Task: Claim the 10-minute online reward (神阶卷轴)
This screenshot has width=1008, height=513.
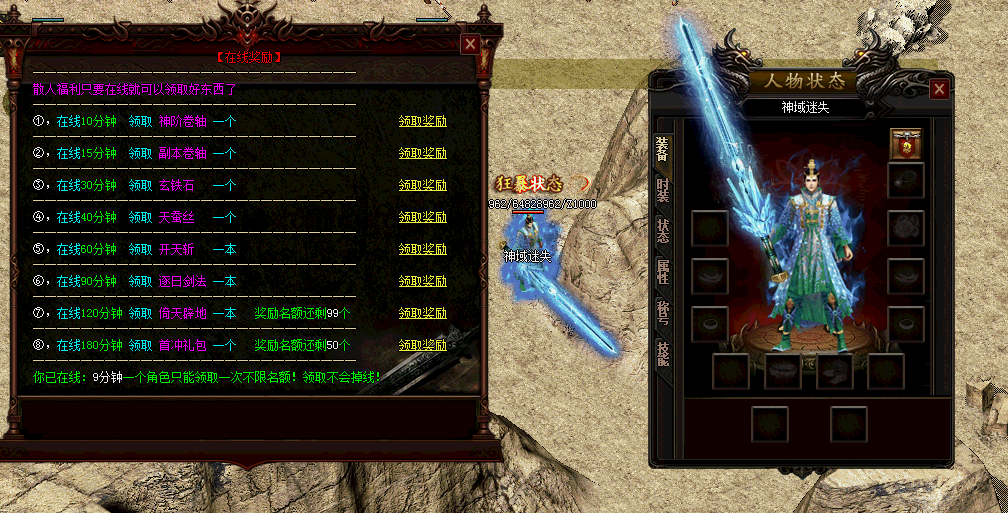Action: click(x=422, y=122)
